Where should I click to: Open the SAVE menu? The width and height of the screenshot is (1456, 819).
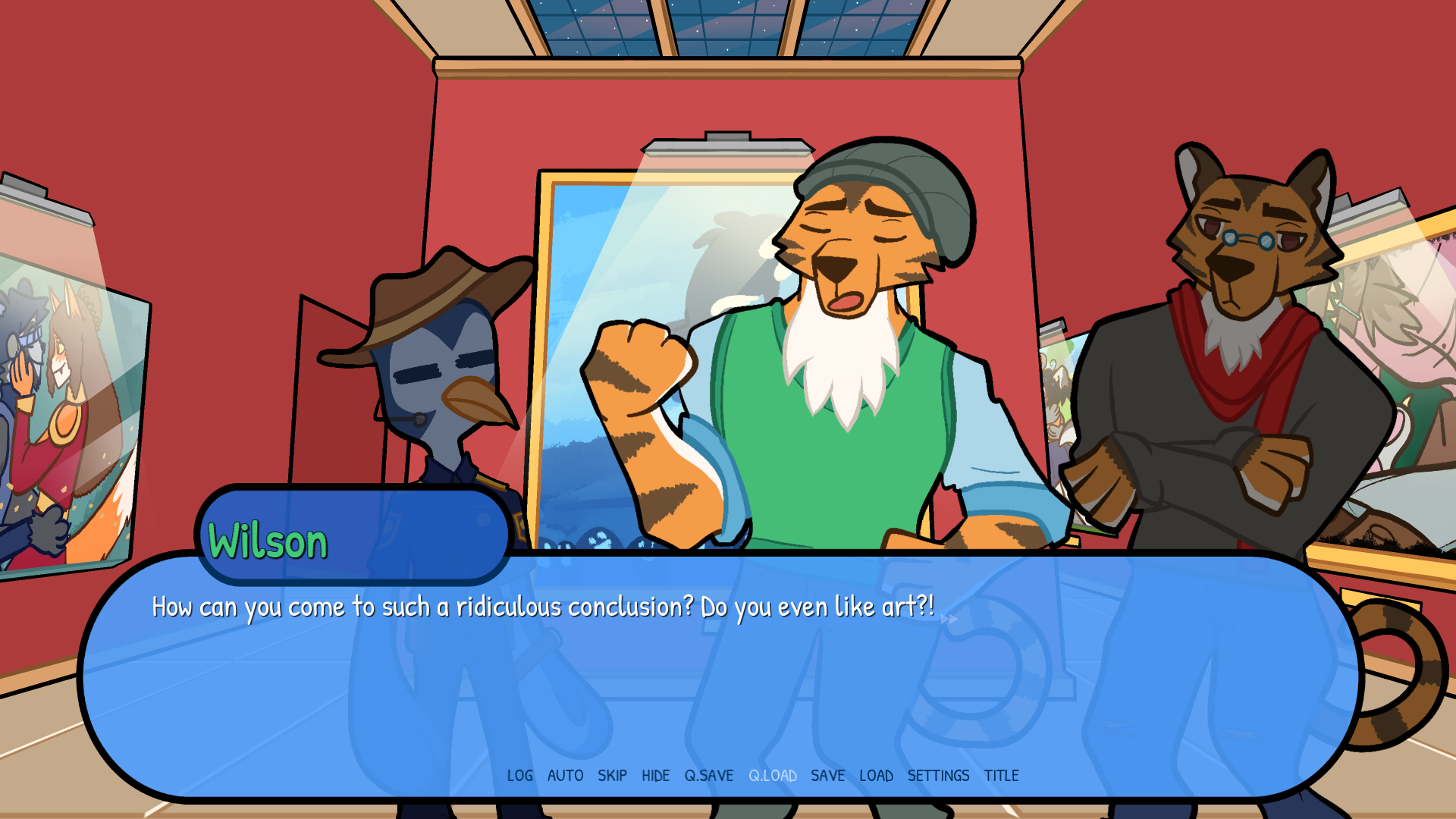pyautogui.click(x=828, y=776)
